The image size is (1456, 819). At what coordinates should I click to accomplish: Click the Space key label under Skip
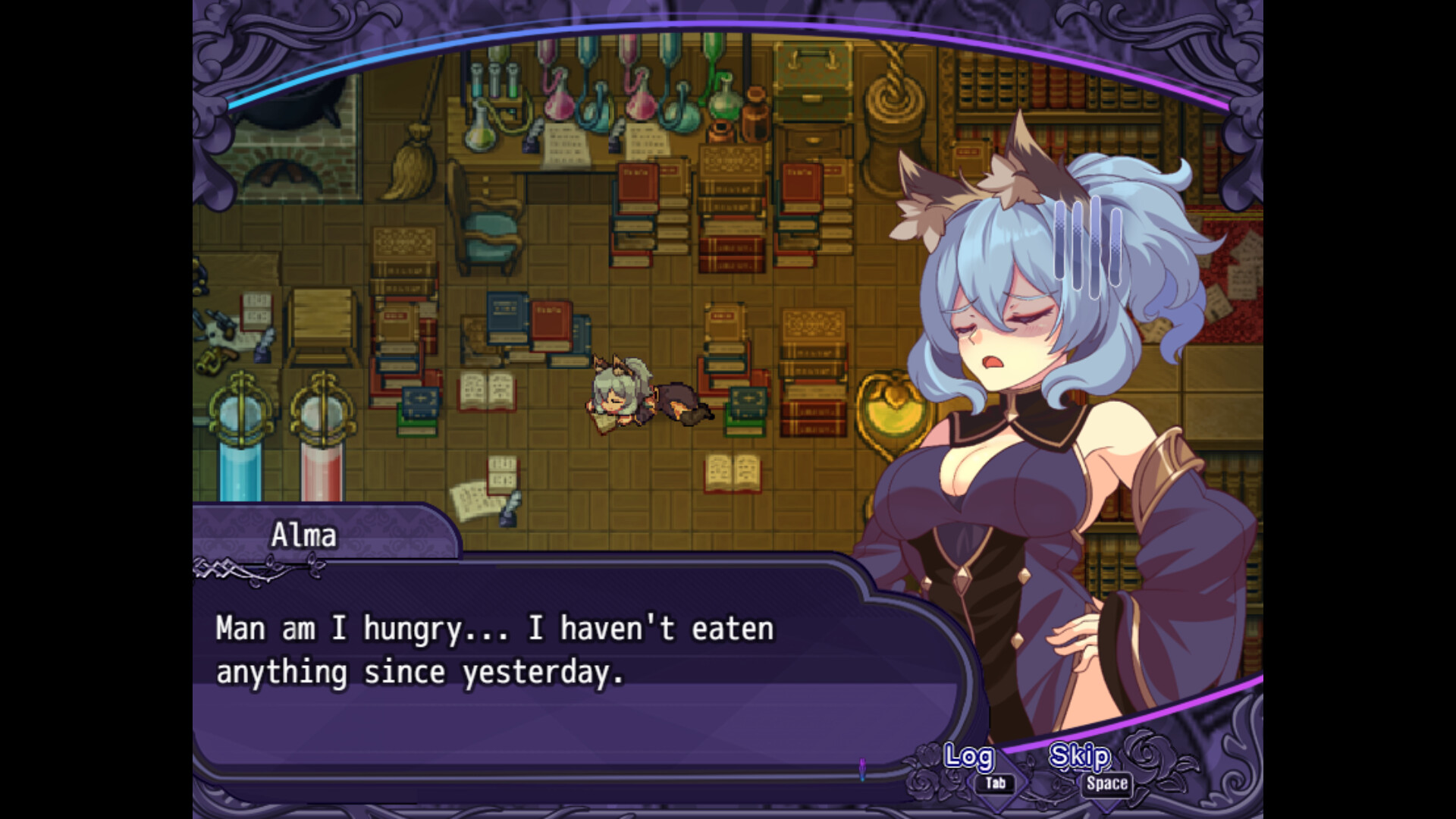(1106, 785)
